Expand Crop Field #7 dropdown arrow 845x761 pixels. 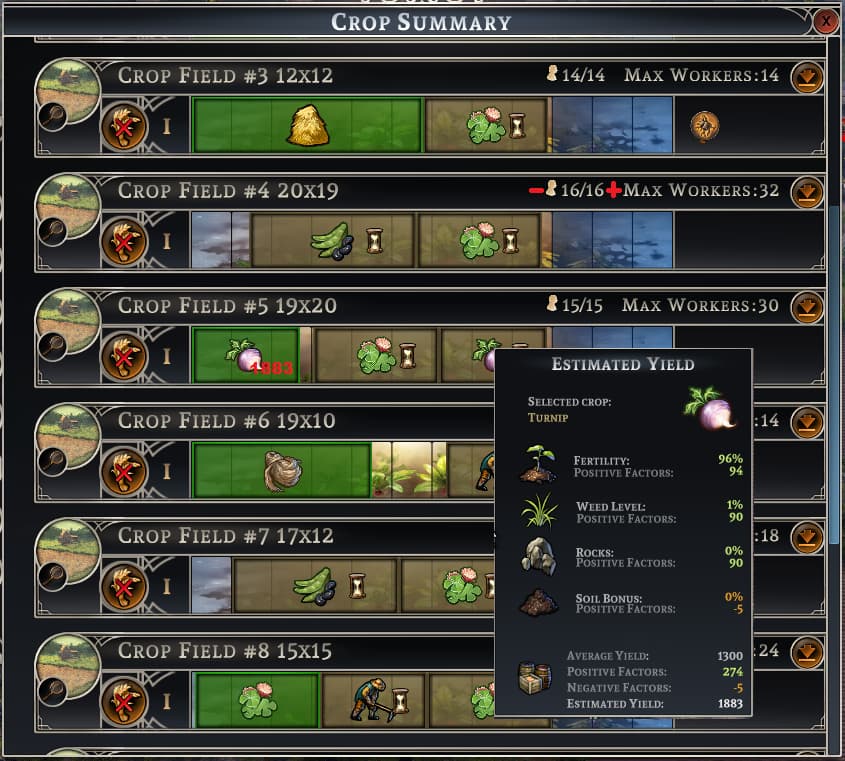(807, 537)
